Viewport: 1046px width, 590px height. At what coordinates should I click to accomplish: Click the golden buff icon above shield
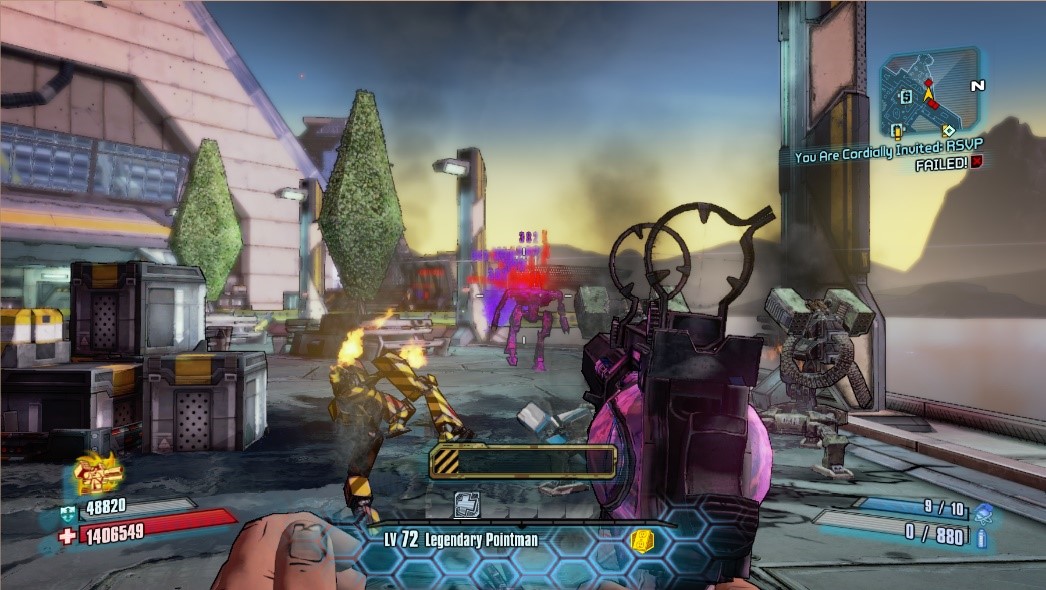click(x=98, y=473)
